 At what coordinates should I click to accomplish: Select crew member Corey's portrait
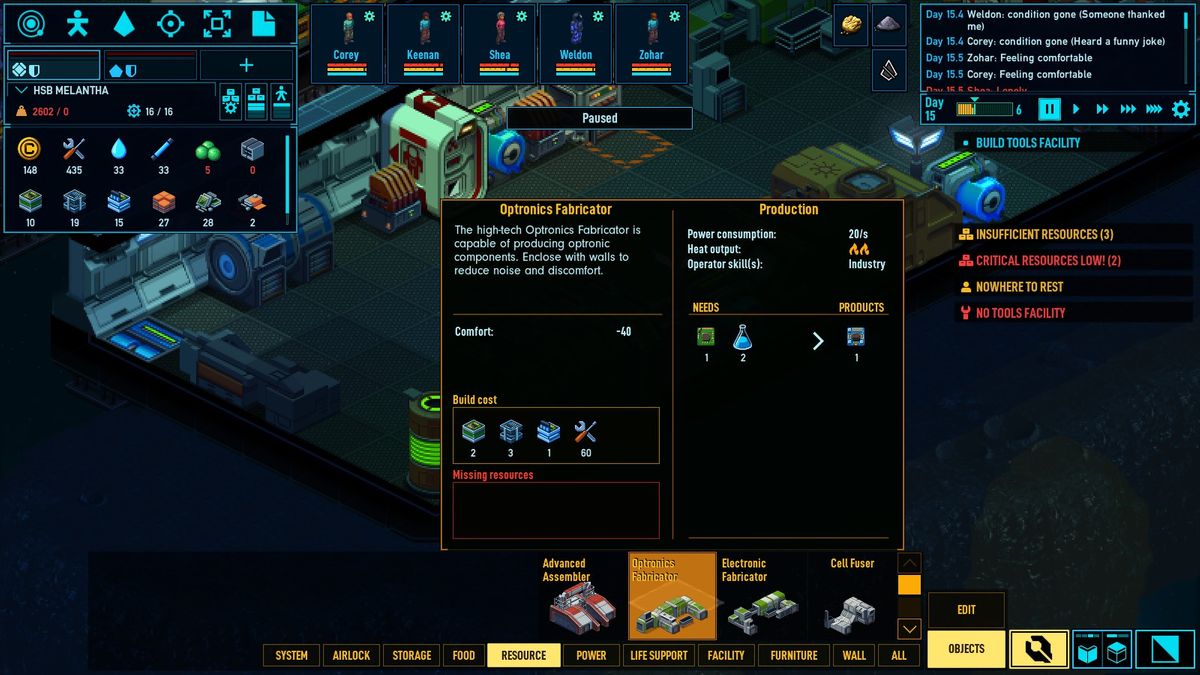(x=346, y=43)
